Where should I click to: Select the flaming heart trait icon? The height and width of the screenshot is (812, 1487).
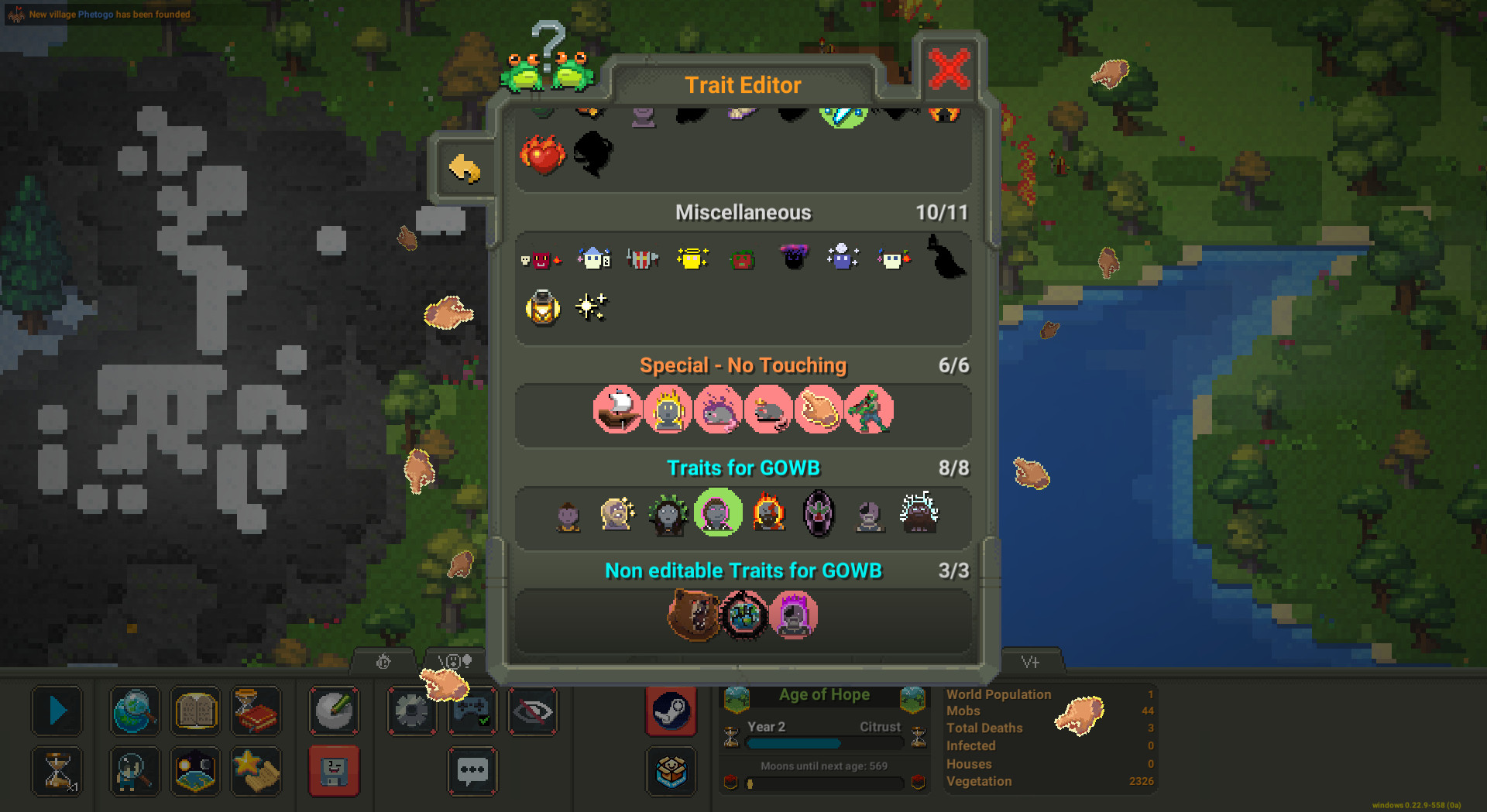point(541,154)
